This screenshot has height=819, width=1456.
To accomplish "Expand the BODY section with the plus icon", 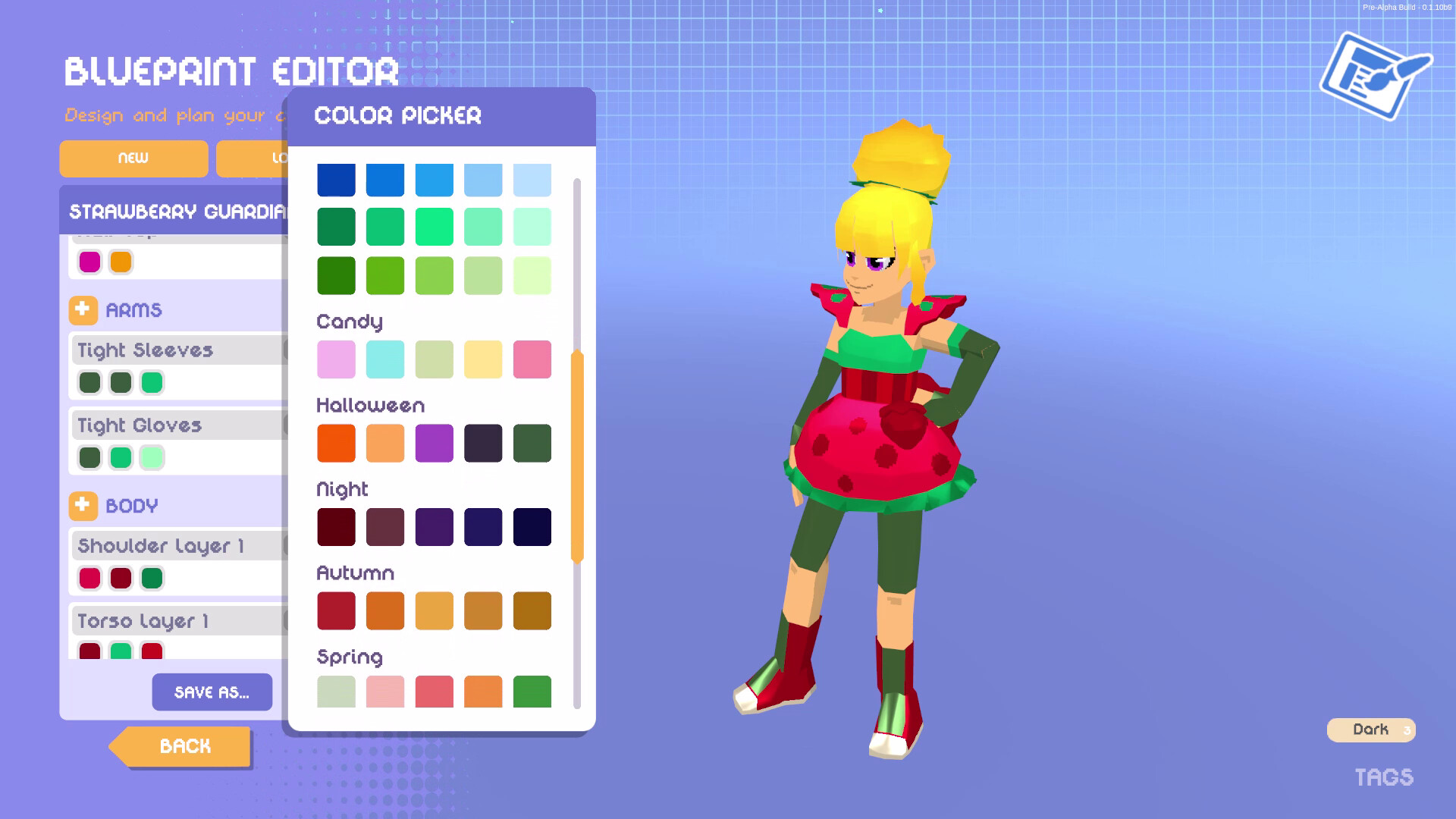I will pyautogui.click(x=83, y=506).
